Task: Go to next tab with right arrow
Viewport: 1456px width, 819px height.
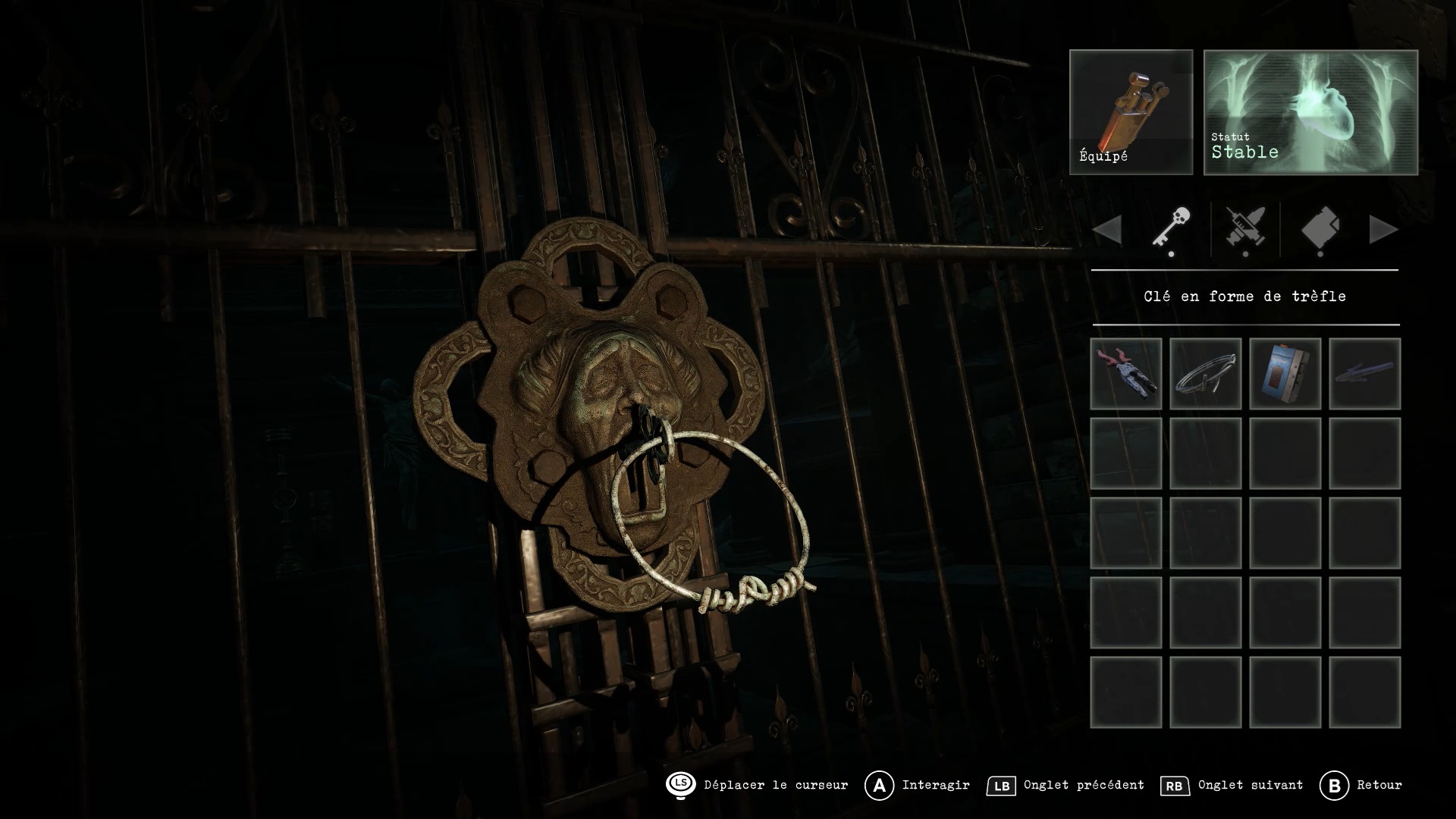Action: 1383,230
